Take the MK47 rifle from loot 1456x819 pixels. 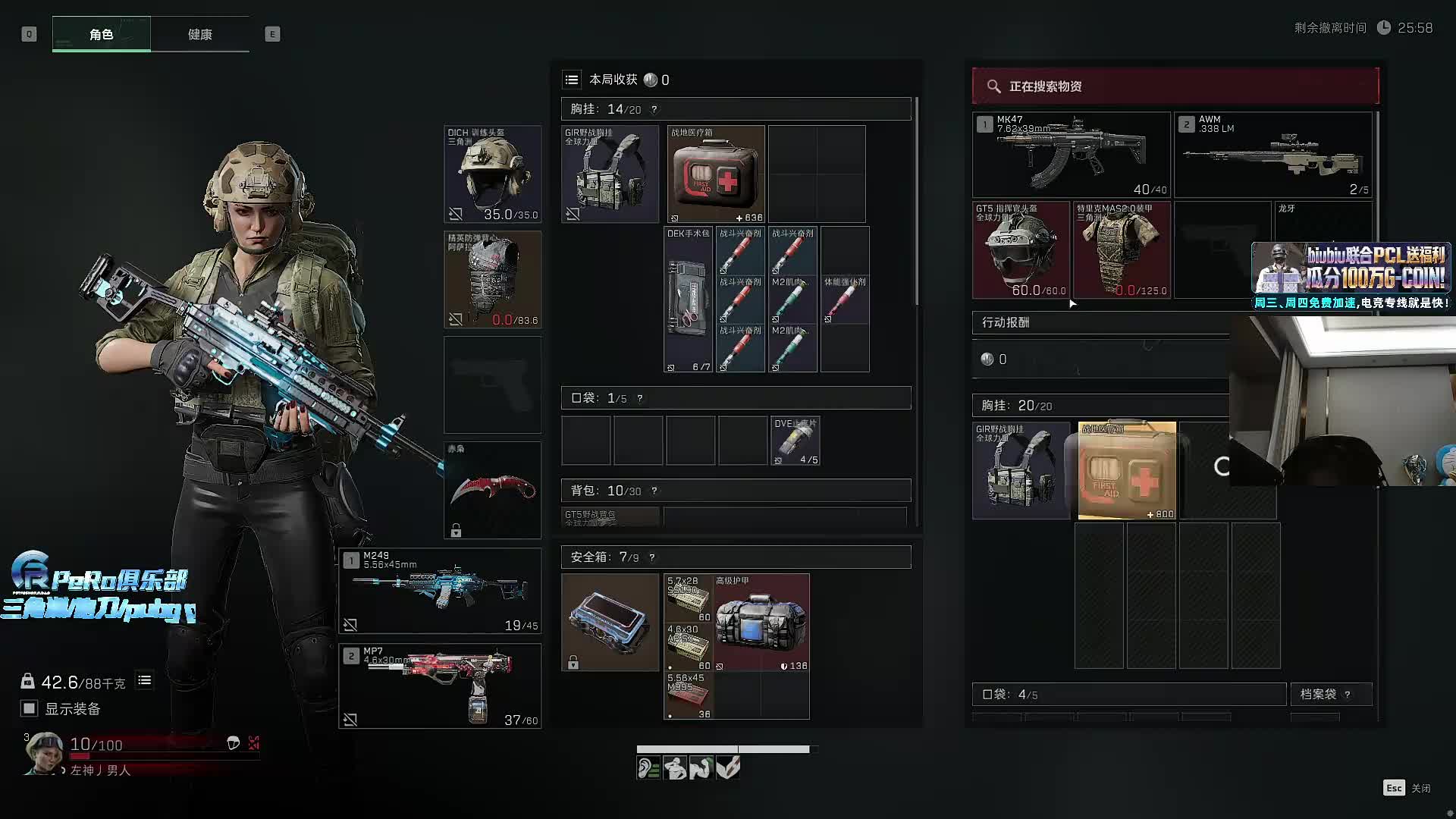pos(1071,155)
